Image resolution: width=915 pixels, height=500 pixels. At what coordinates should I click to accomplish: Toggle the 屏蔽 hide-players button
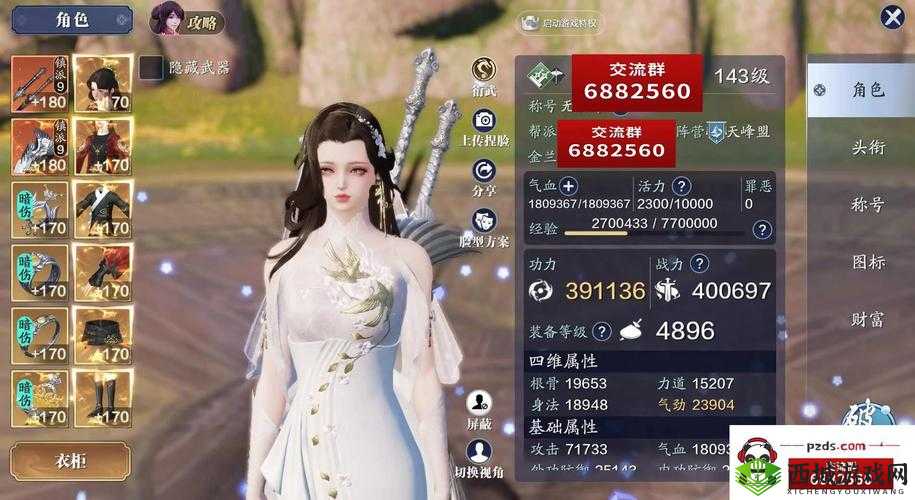tap(479, 403)
